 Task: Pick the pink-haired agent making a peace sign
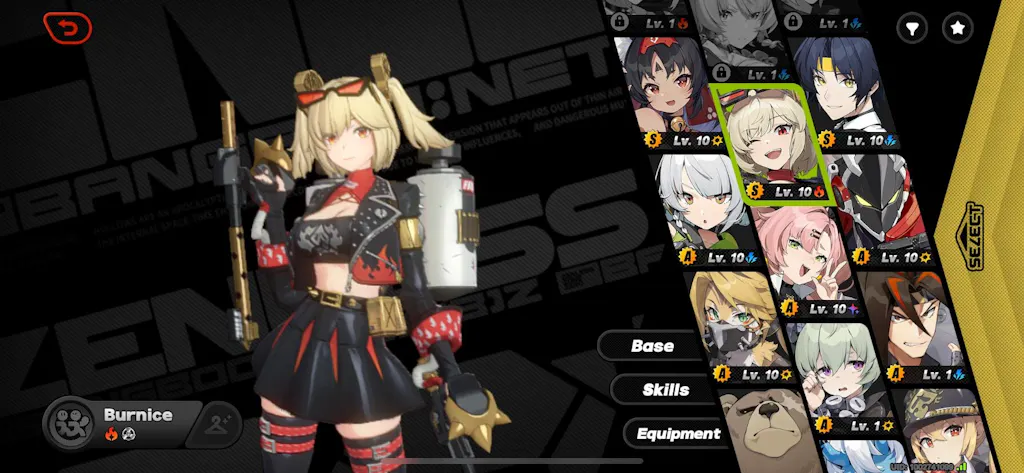(x=802, y=260)
